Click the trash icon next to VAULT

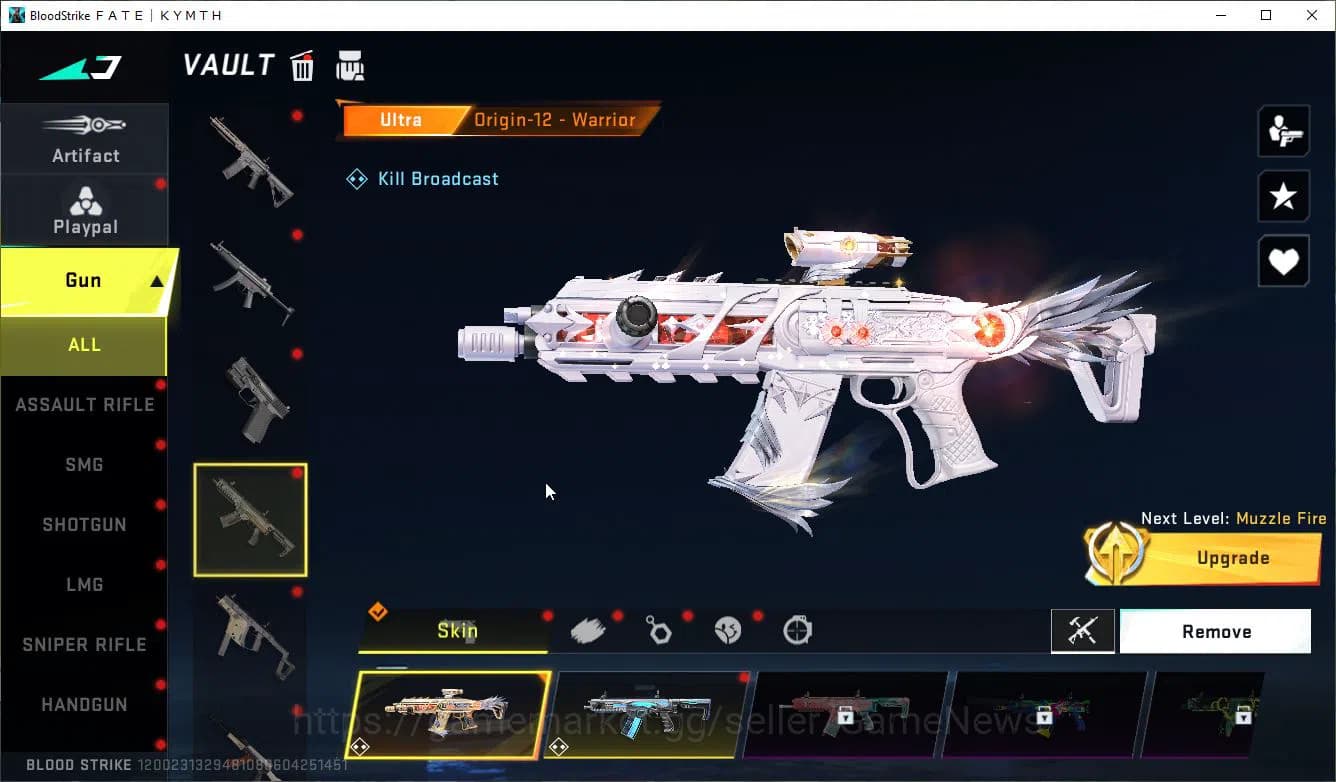(302, 65)
